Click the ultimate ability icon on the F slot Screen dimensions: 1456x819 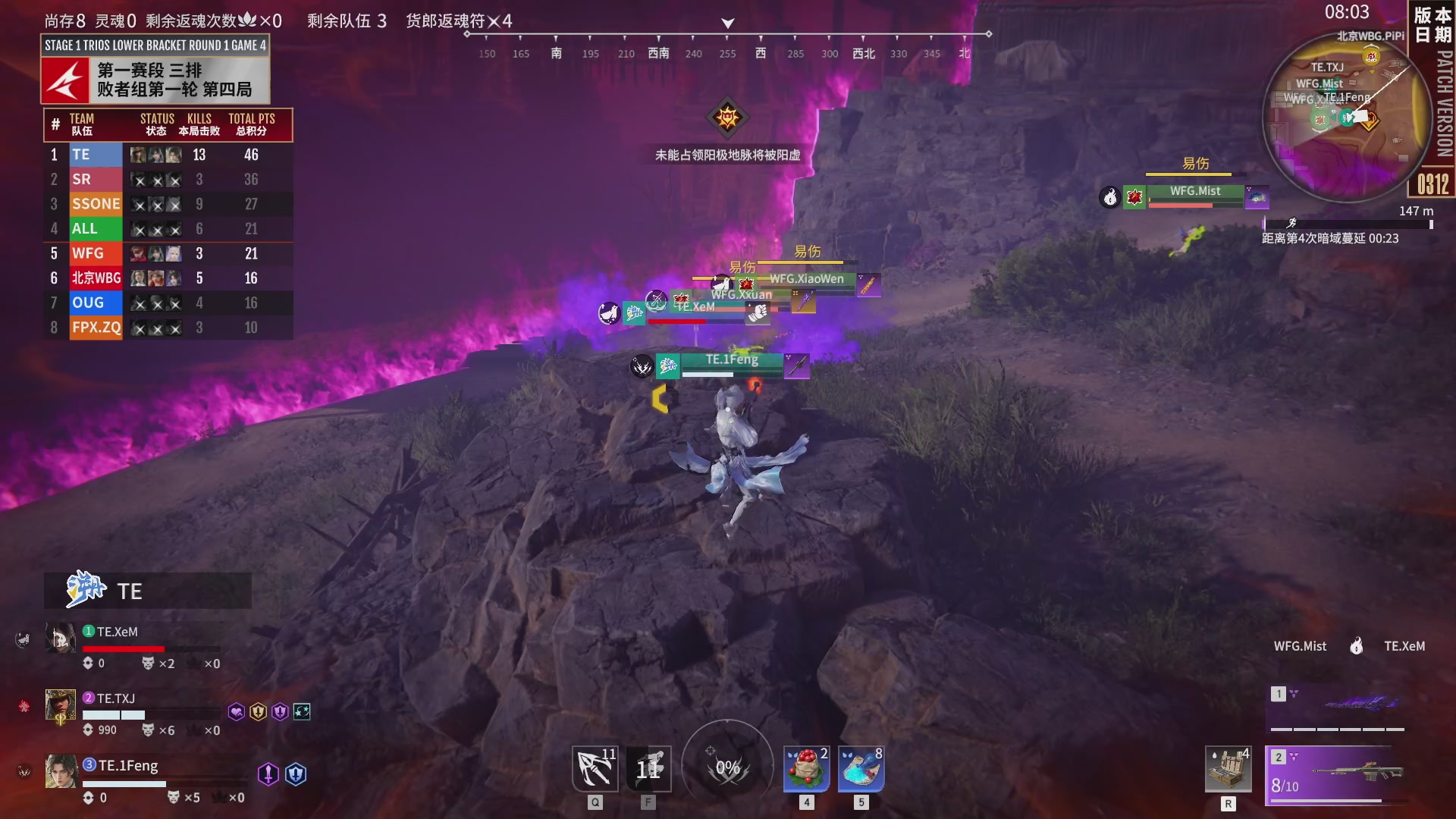[x=648, y=768]
